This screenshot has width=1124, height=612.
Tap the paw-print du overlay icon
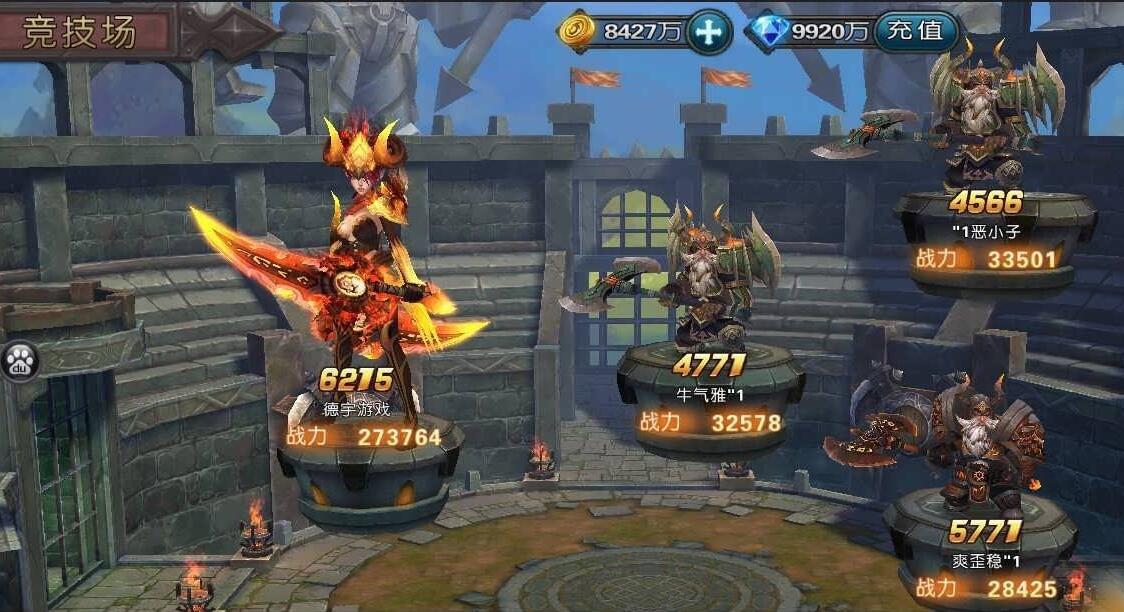click(17, 361)
